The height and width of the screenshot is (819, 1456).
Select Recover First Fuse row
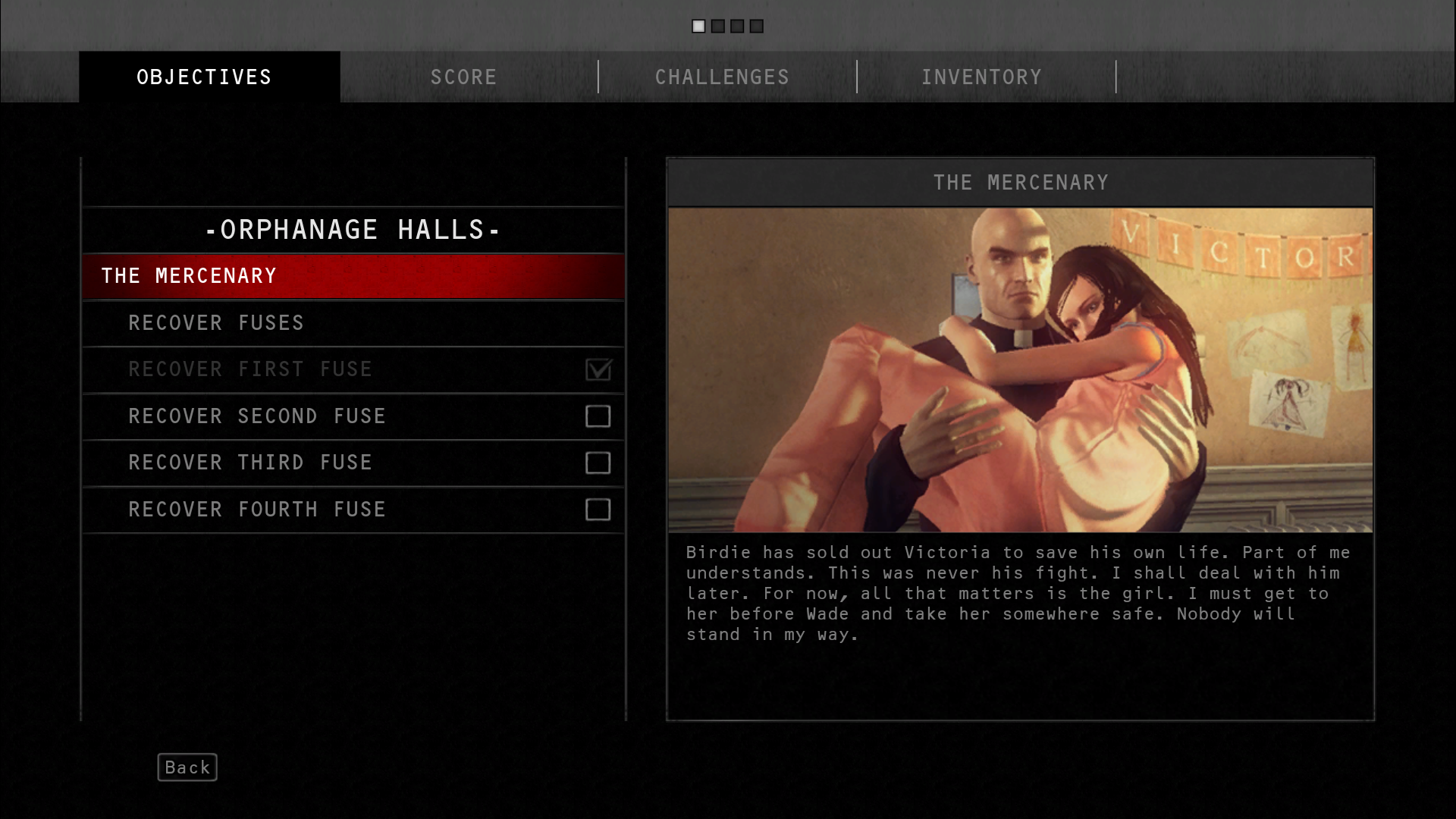[353, 369]
